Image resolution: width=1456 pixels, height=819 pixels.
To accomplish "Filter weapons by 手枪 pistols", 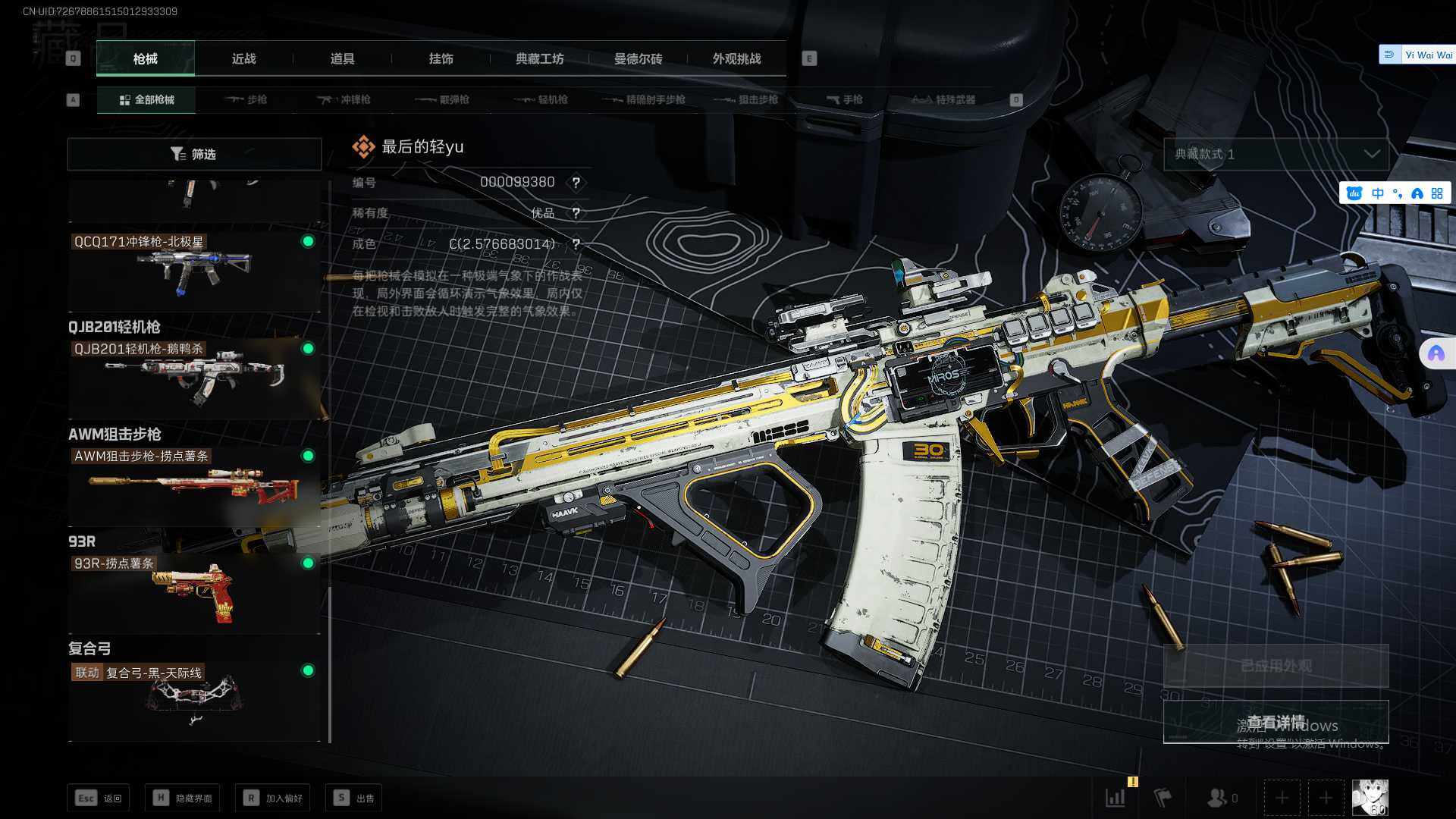I will click(845, 99).
